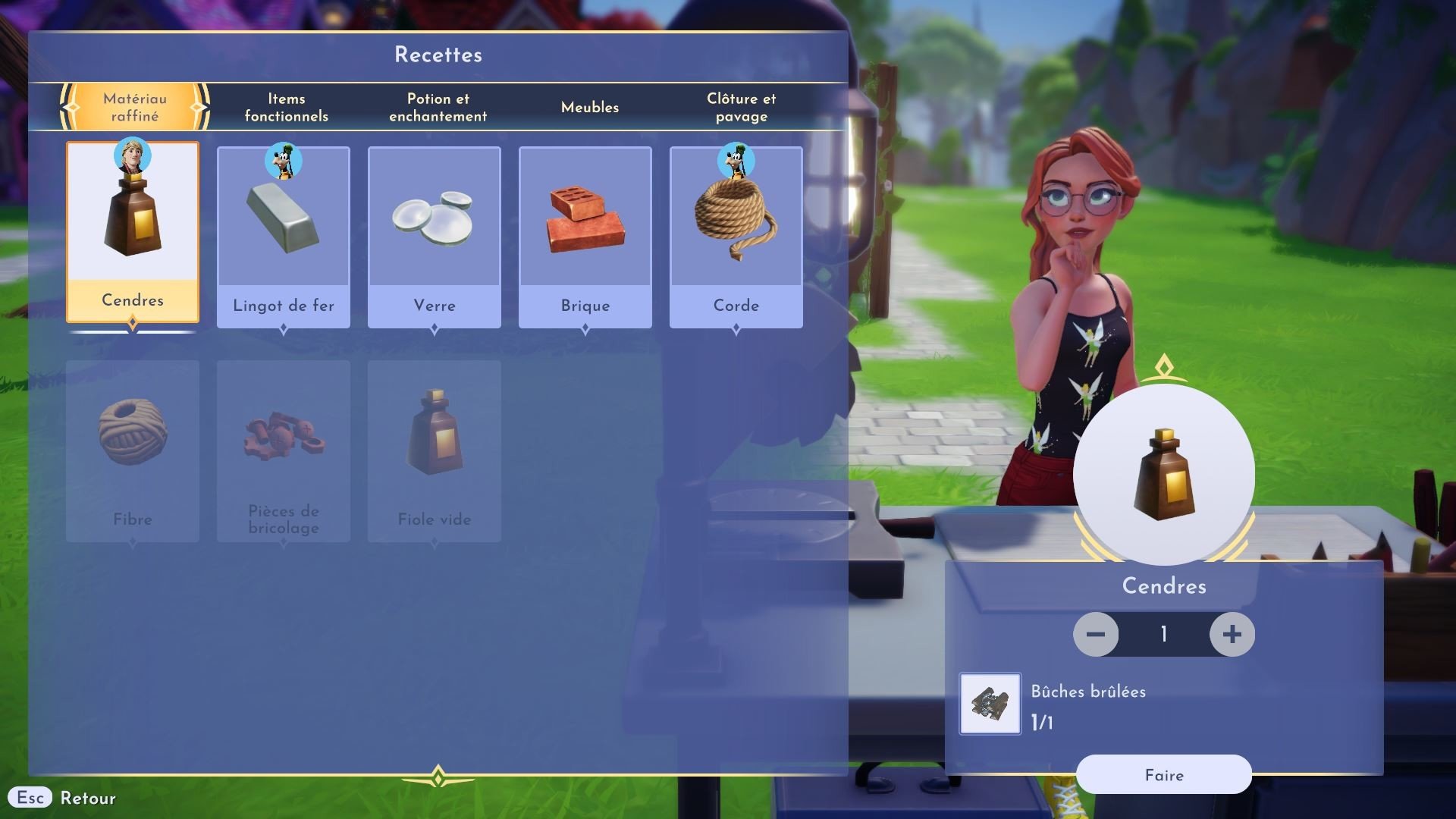This screenshot has width=1456, height=819.
Task: Click the Pièces de bricolage recipe
Action: pos(284,451)
